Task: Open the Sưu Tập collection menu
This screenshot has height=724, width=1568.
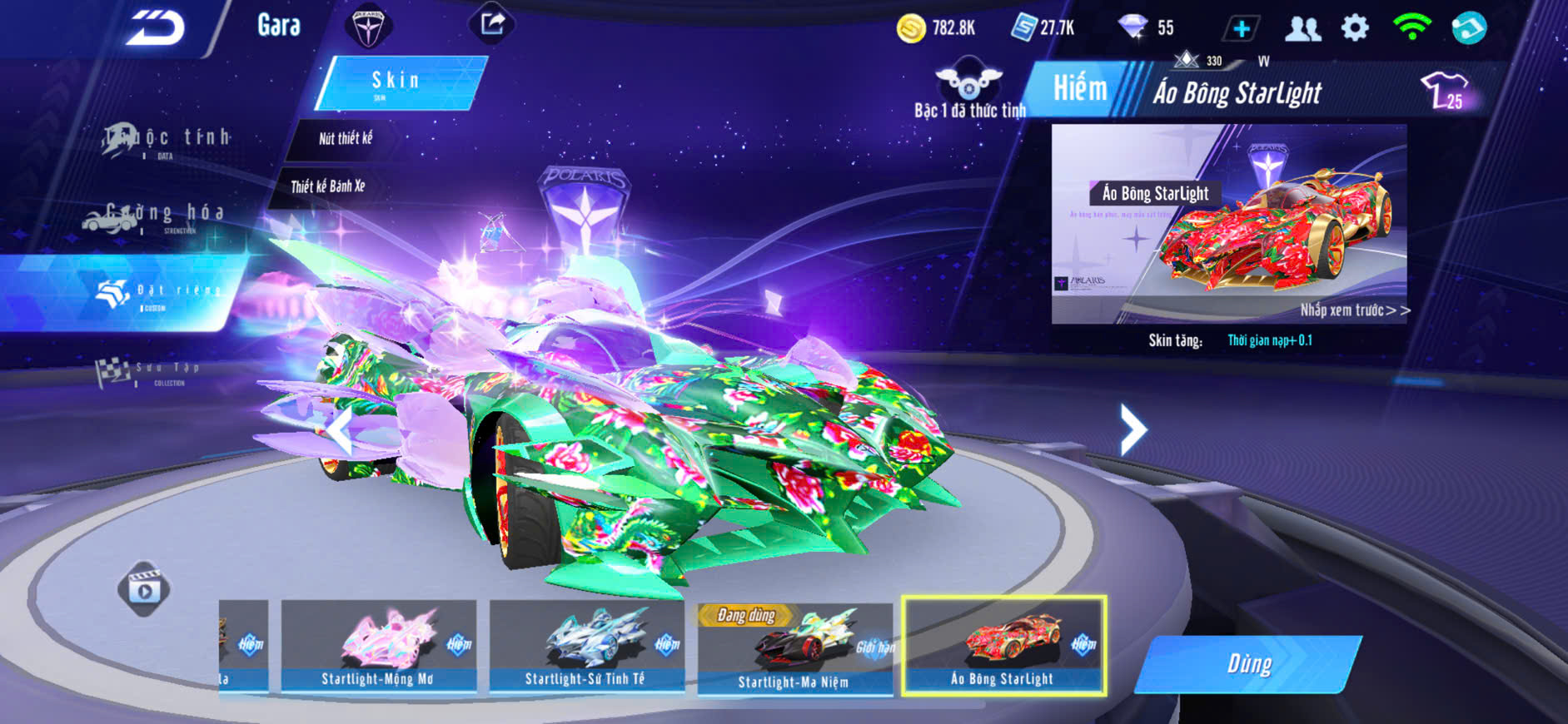Action: tap(150, 372)
